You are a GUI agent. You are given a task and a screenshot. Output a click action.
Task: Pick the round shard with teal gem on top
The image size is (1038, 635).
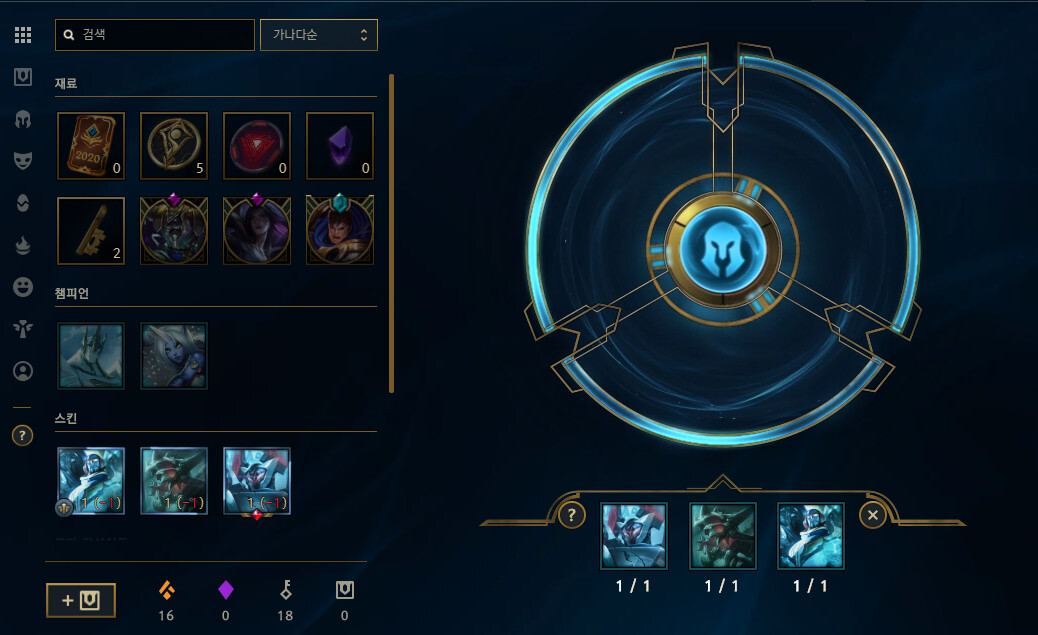340,231
